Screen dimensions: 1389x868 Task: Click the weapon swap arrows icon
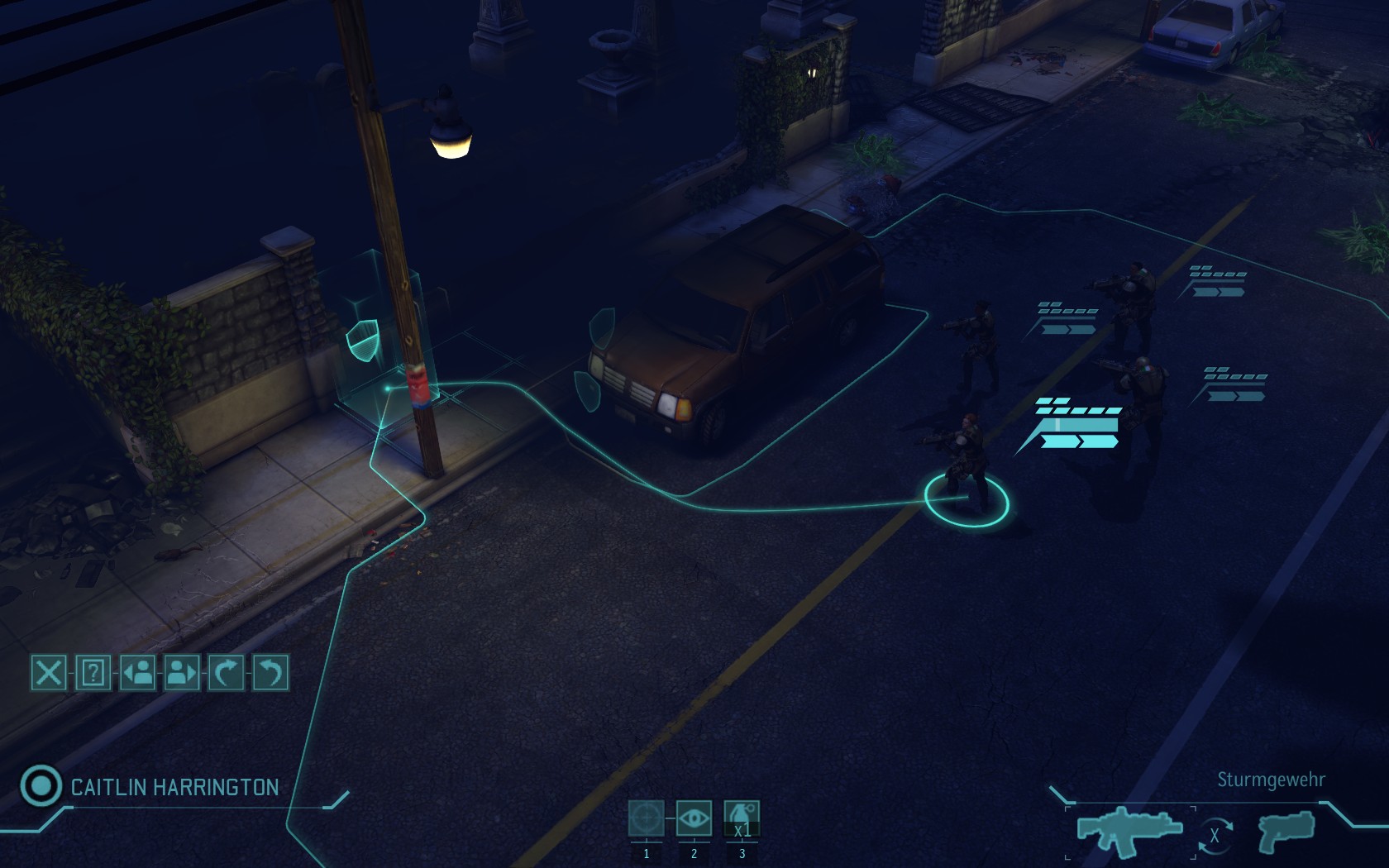pyautogui.click(x=1215, y=836)
